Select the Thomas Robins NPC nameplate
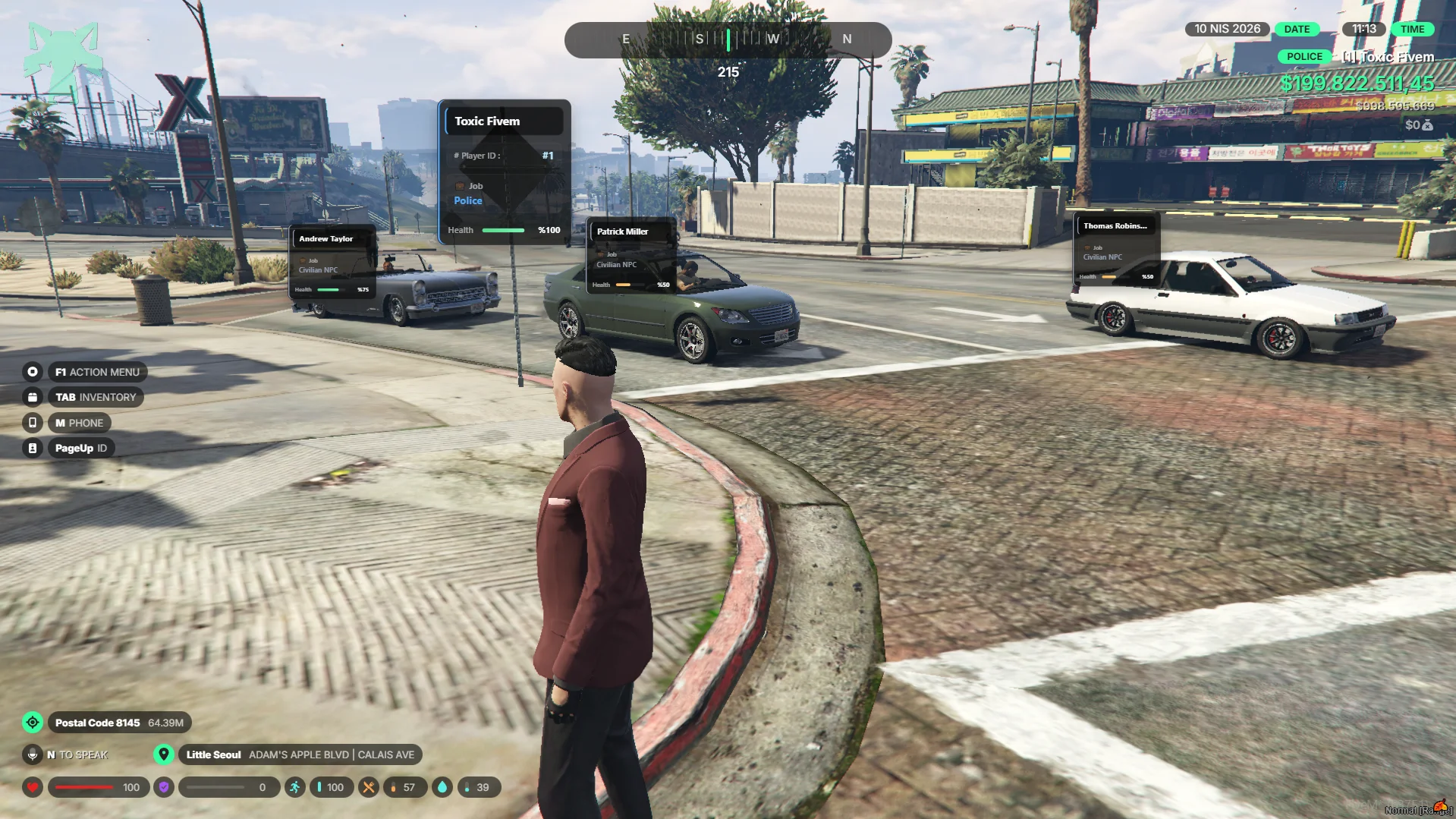 pyautogui.click(x=1116, y=247)
